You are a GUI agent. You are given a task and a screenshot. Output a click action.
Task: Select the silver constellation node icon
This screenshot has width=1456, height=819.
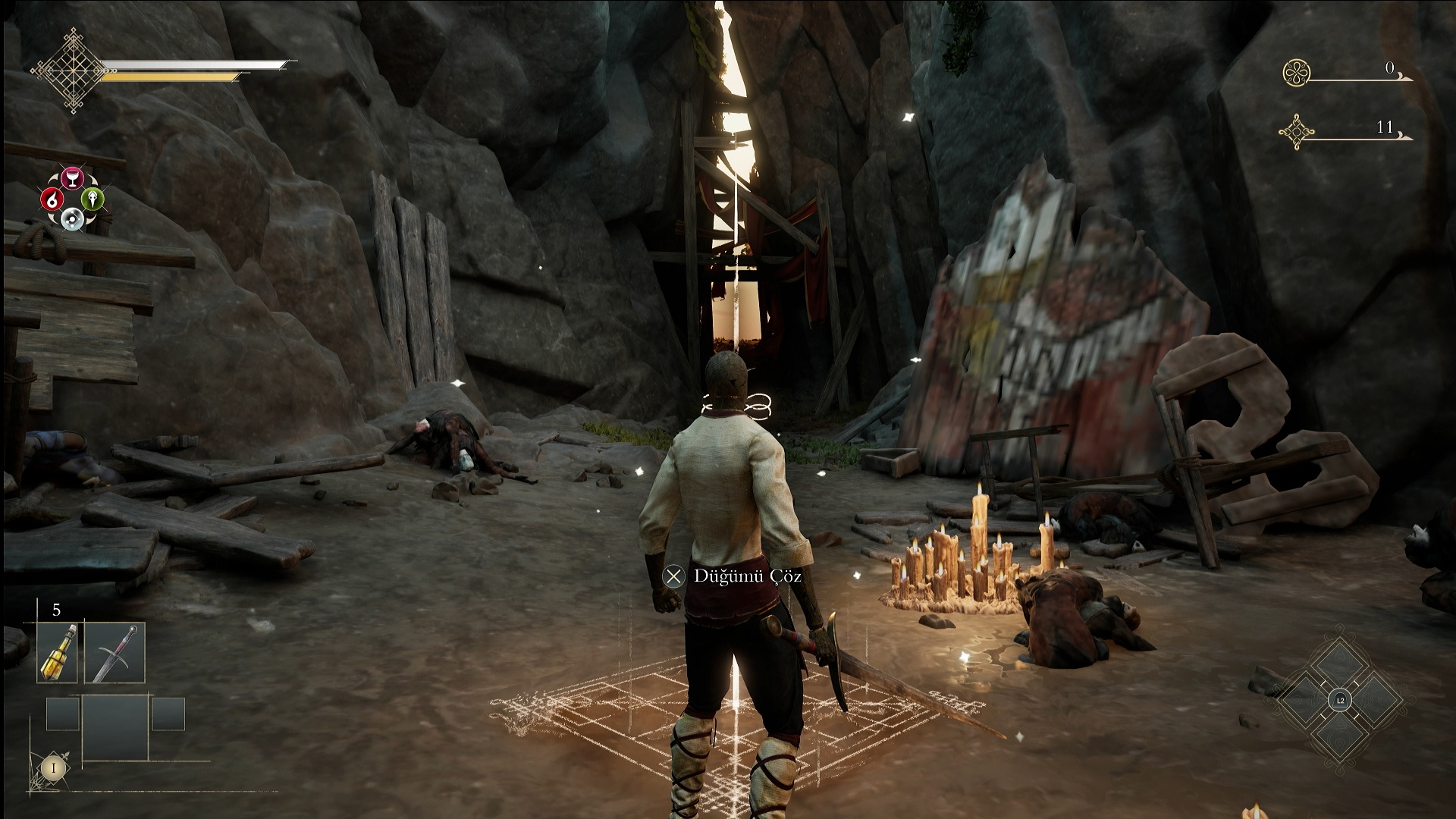(x=72, y=219)
